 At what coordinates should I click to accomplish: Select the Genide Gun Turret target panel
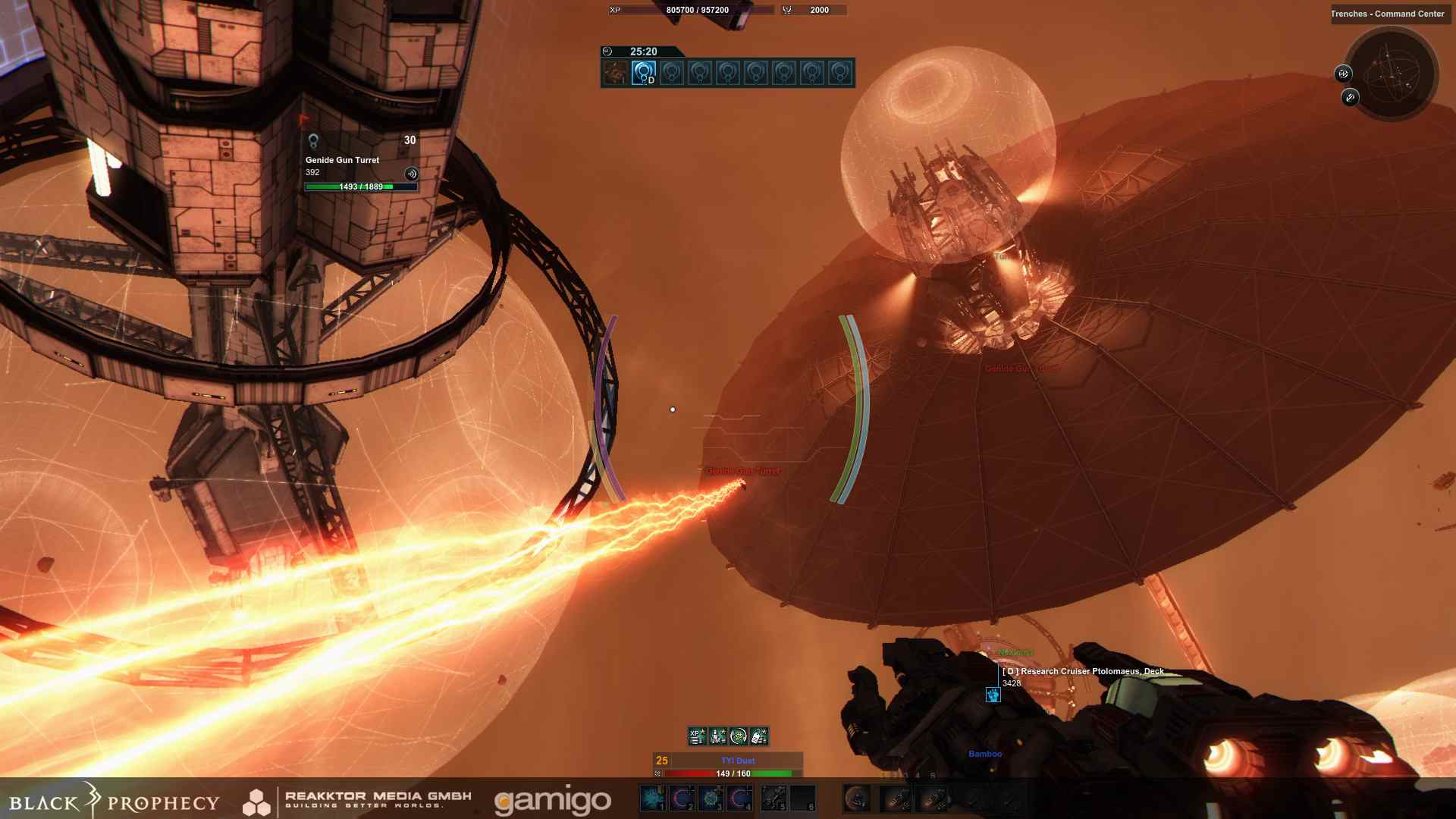coord(361,162)
